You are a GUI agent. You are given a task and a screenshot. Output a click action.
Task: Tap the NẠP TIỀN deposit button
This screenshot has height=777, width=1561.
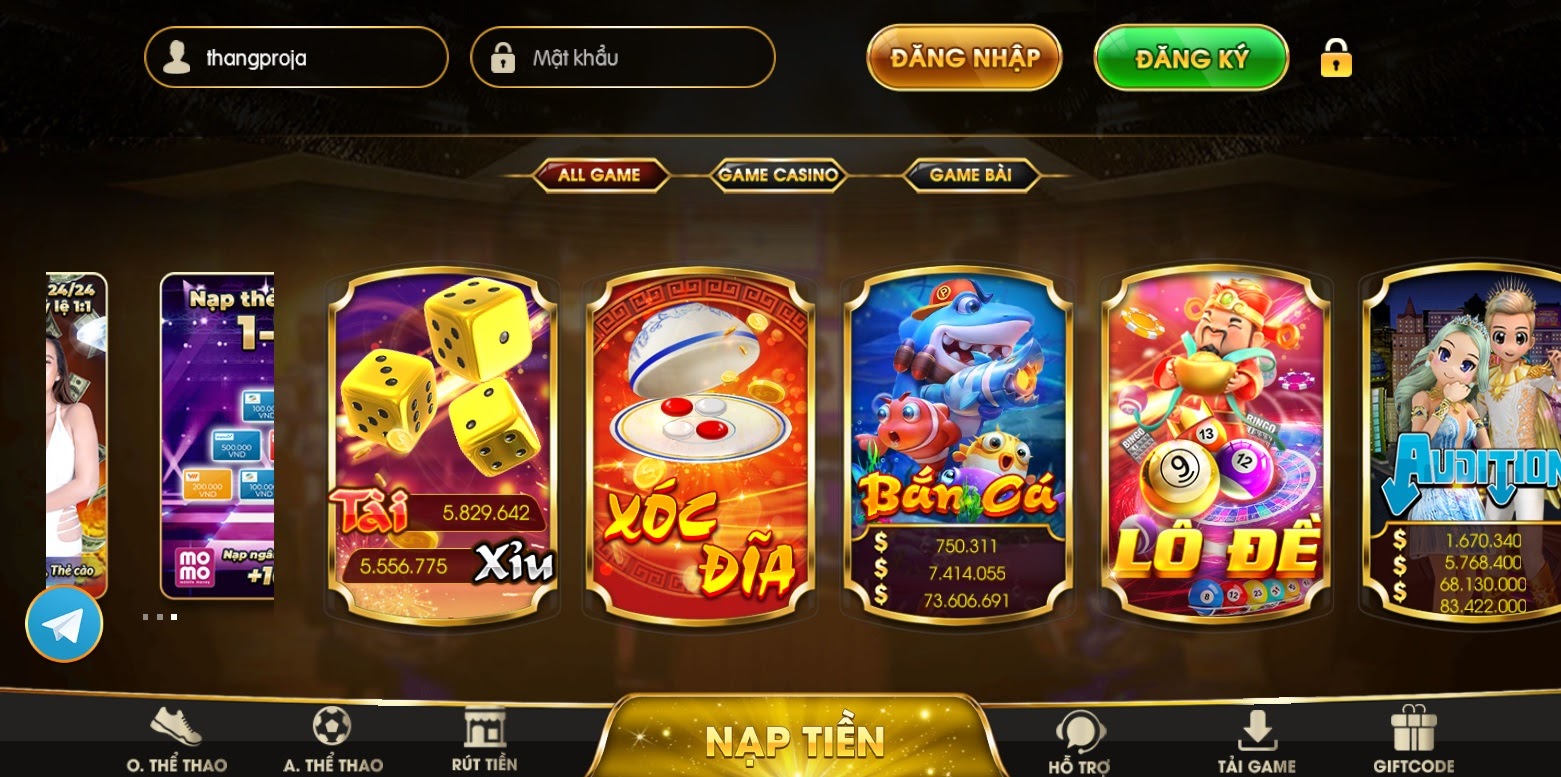[x=795, y=741]
